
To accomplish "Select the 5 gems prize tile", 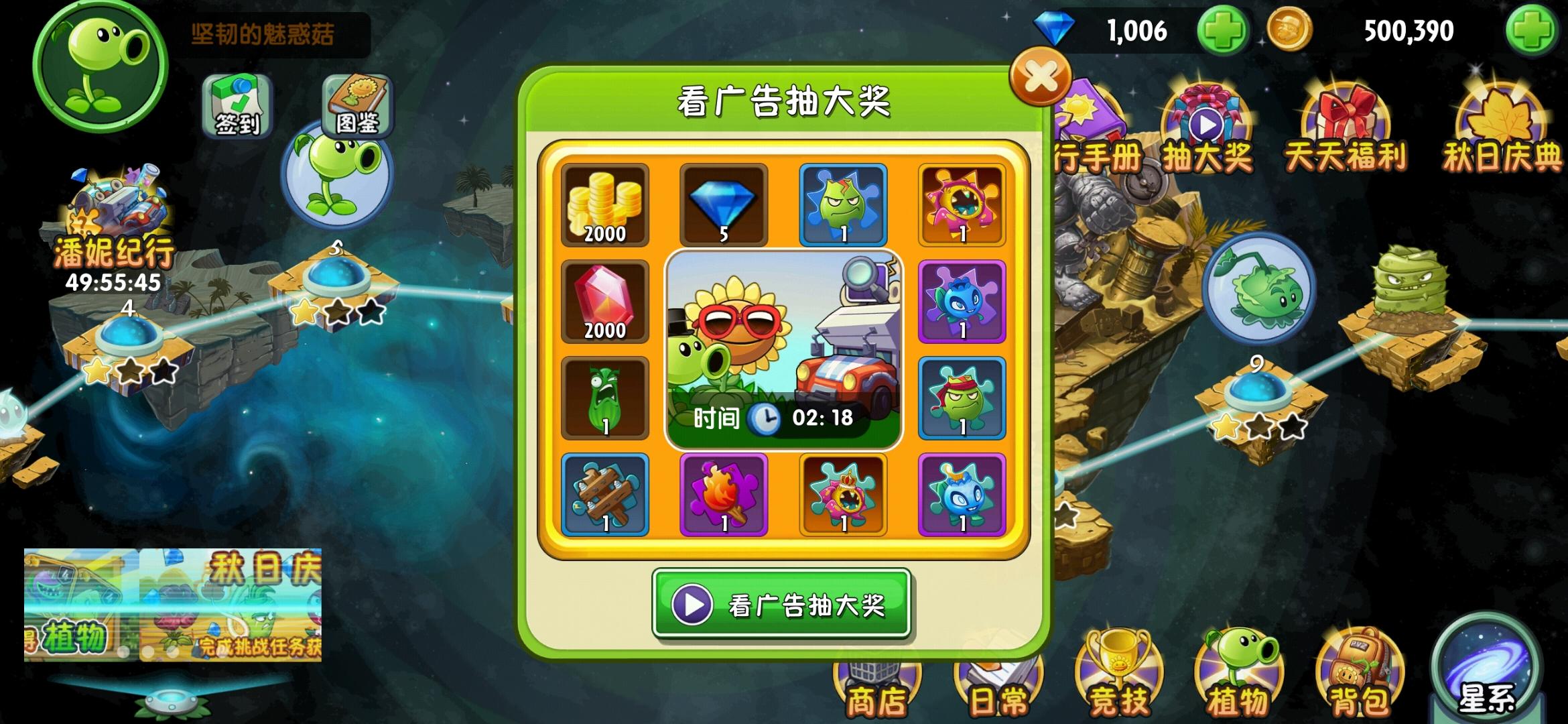I will coord(723,204).
